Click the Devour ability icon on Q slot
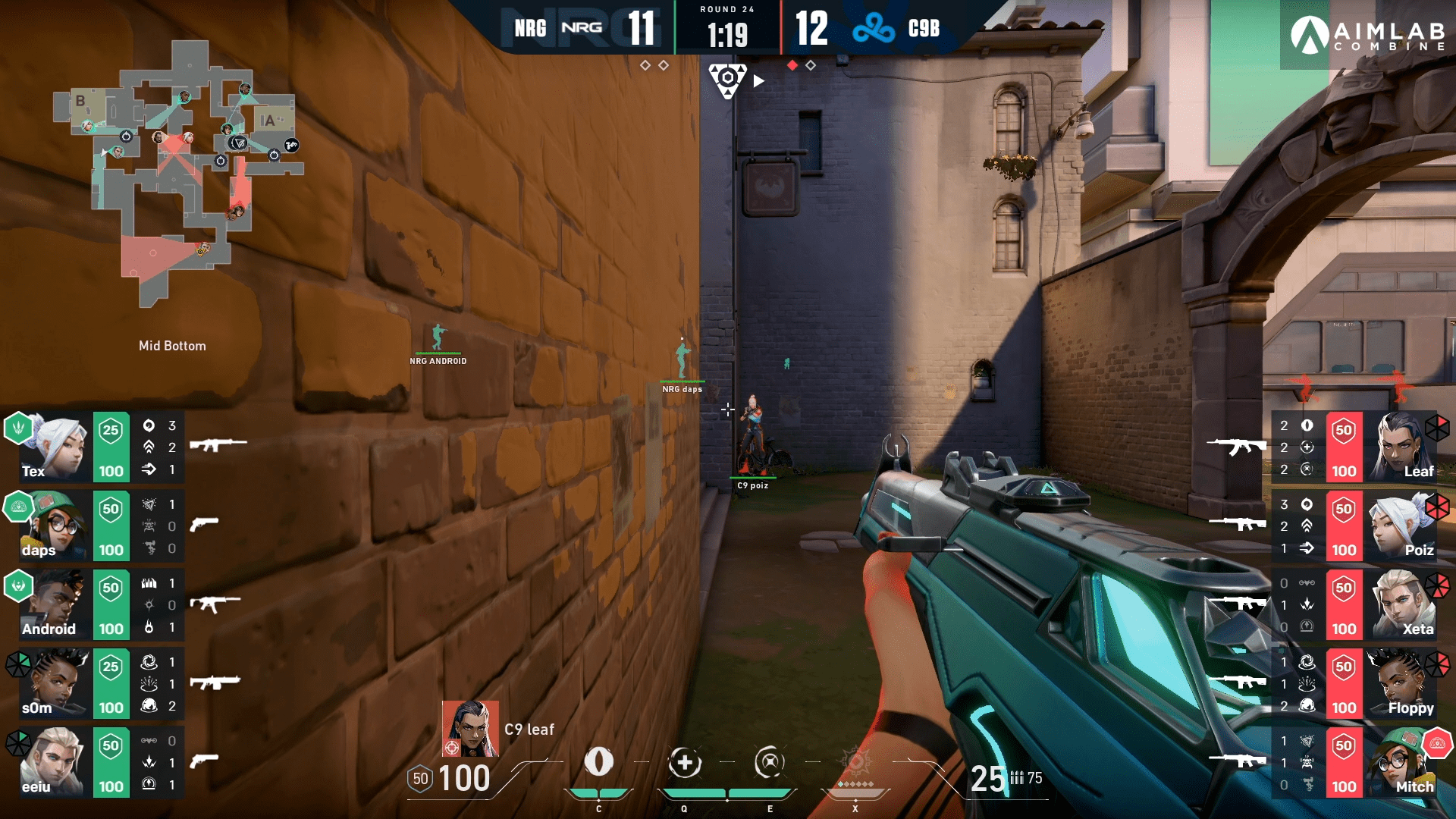 685,762
